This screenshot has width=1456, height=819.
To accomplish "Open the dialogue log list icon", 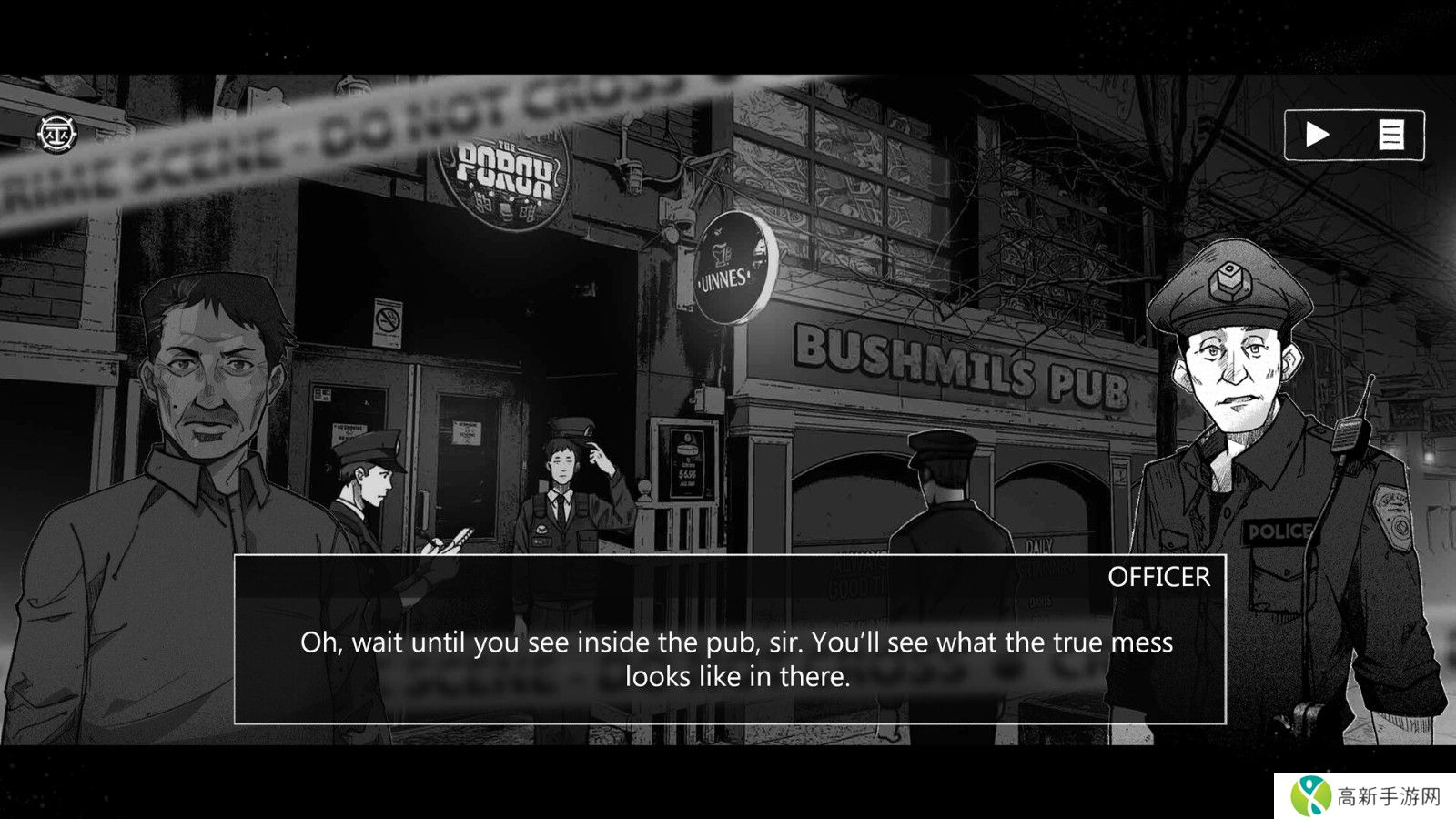I will (x=1390, y=135).
